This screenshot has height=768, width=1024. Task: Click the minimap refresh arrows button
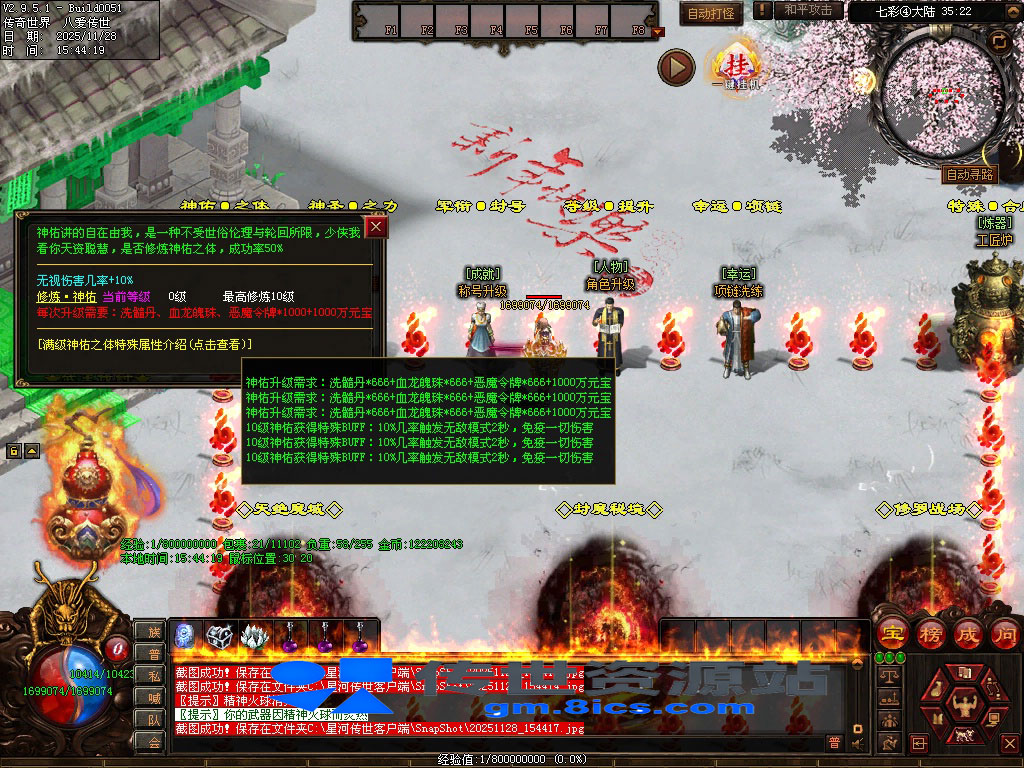(998, 40)
